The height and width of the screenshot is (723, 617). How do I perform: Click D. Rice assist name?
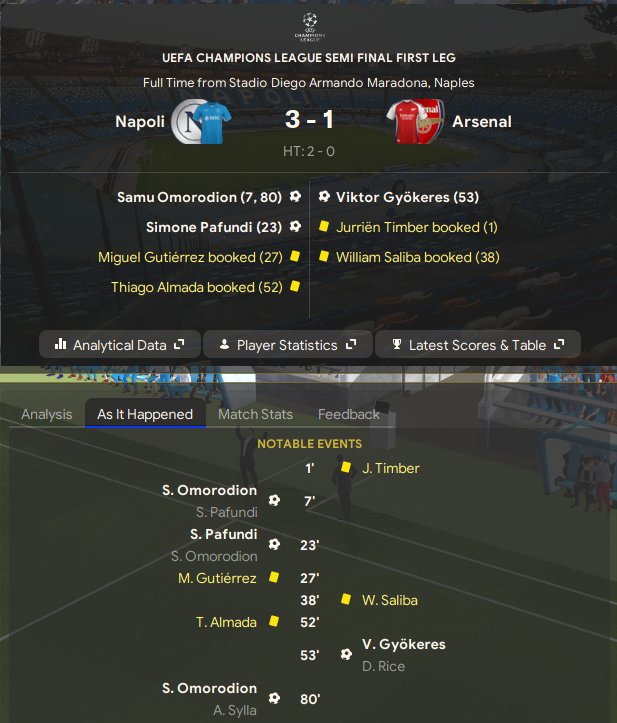click(x=383, y=666)
